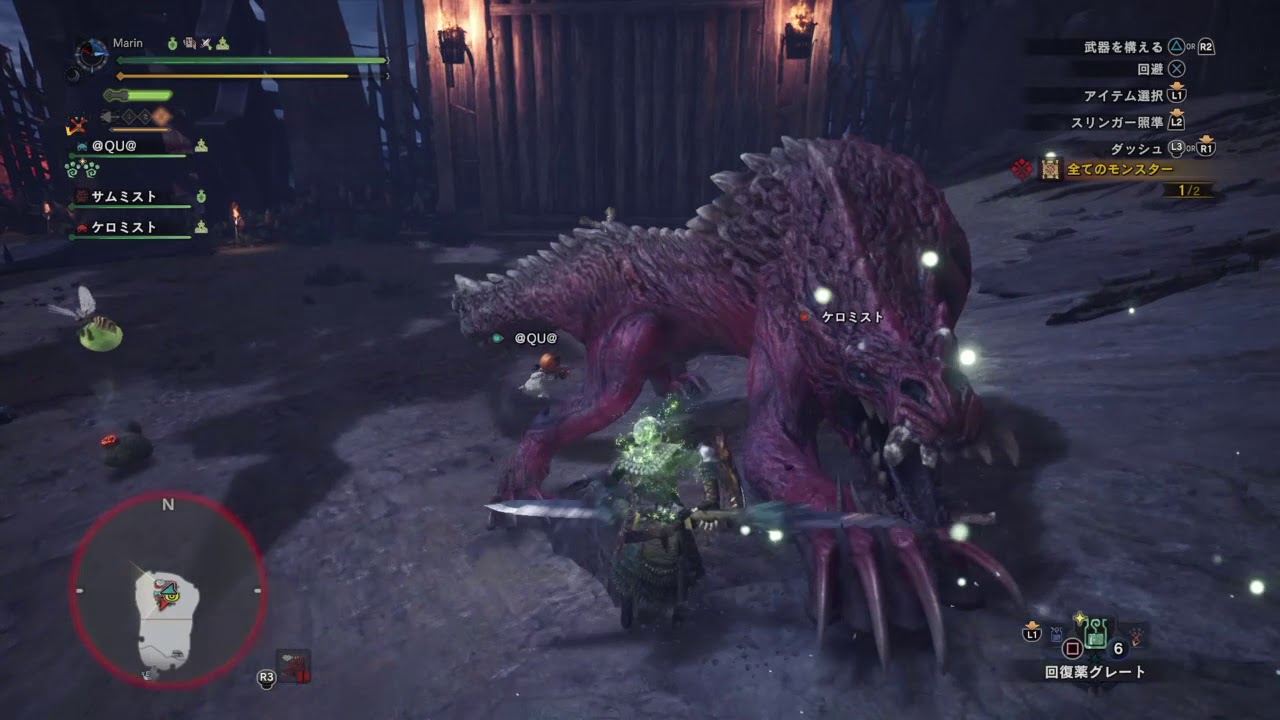This screenshot has width=1280, height=720.
Task: Click the square button prompt on the item slot
Action: click(1072, 648)
